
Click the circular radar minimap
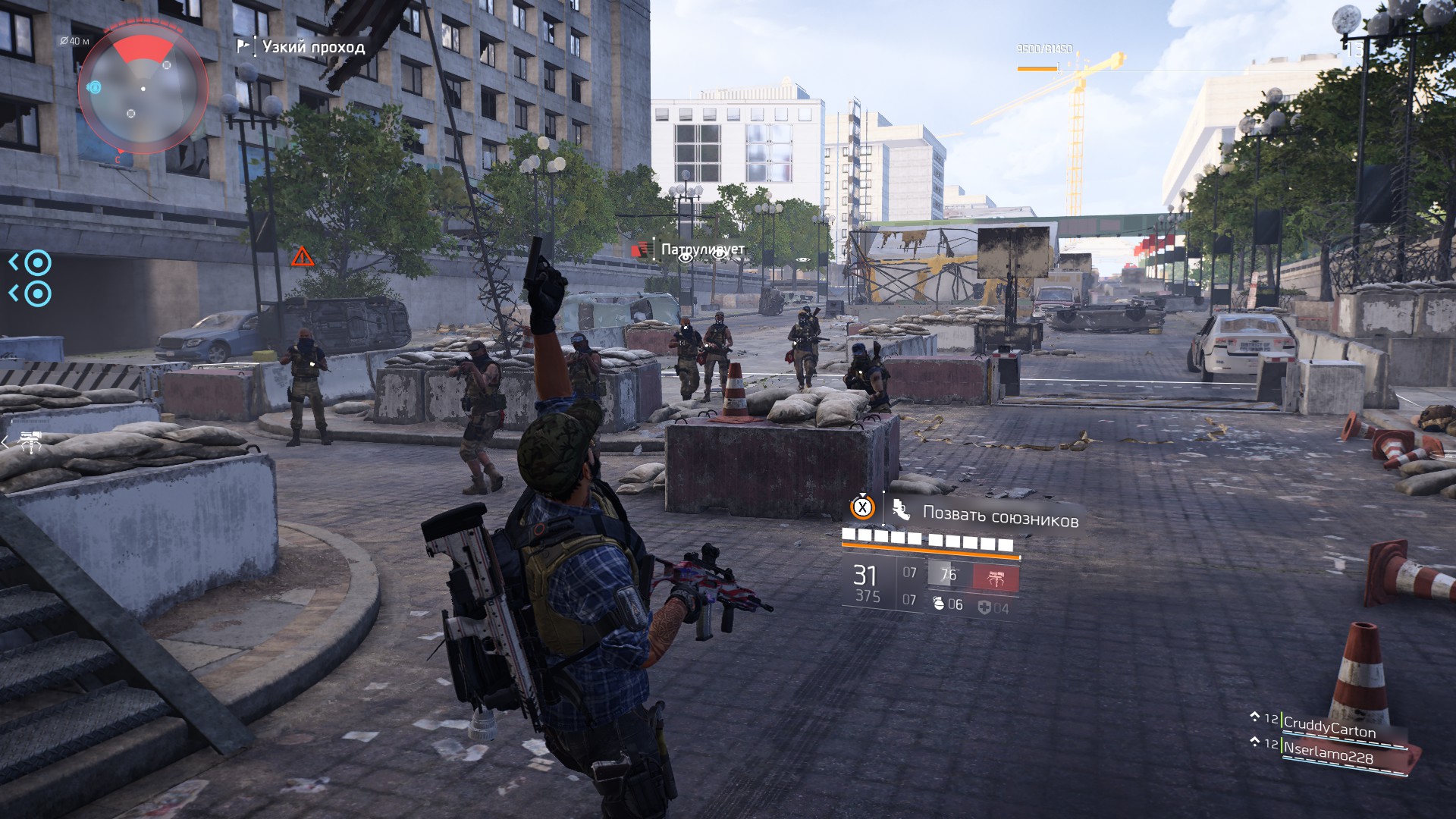click(x=143, y=89)
